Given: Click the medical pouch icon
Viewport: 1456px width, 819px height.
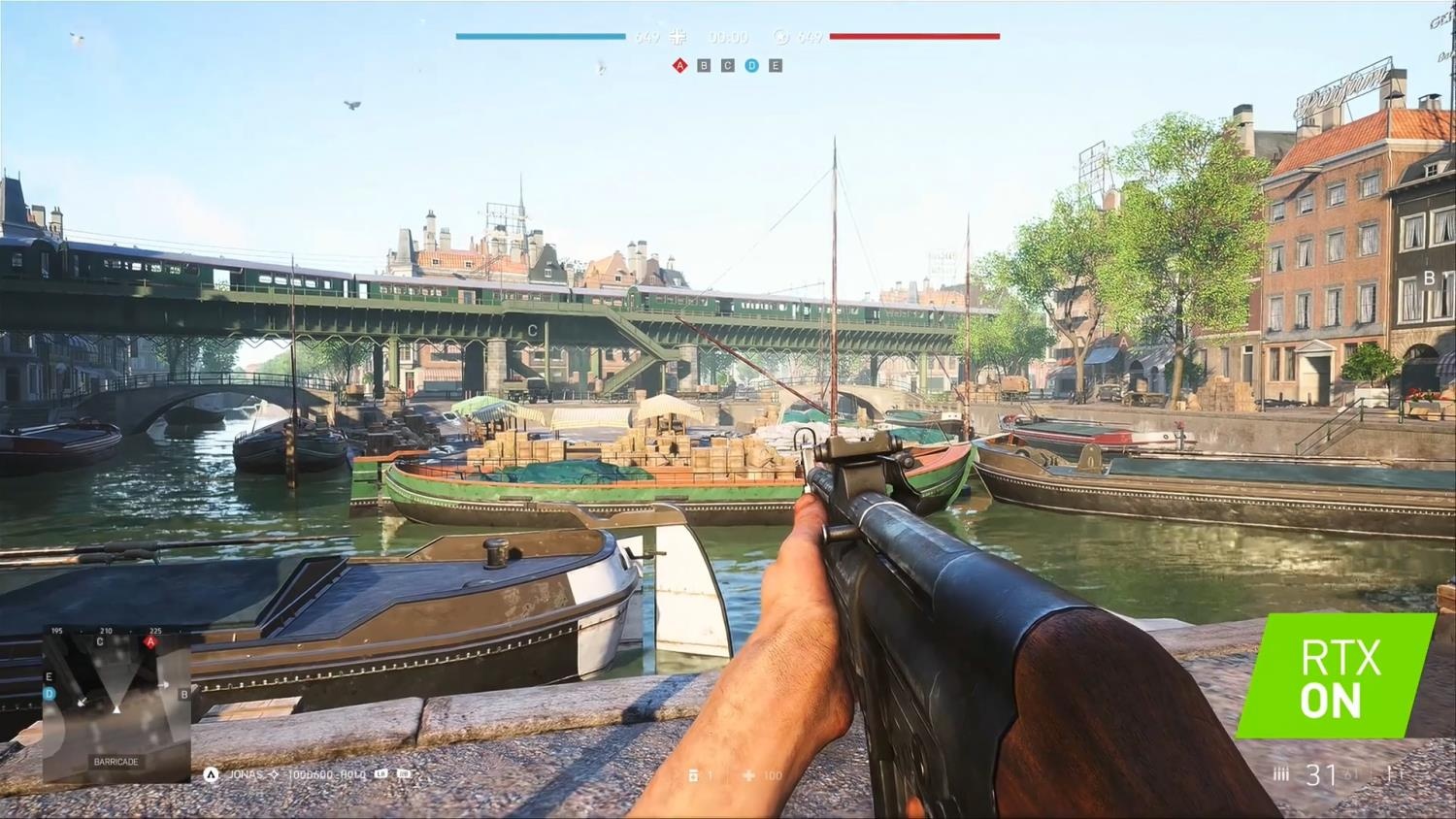Looking at the screenshot, I should point(693,775).
